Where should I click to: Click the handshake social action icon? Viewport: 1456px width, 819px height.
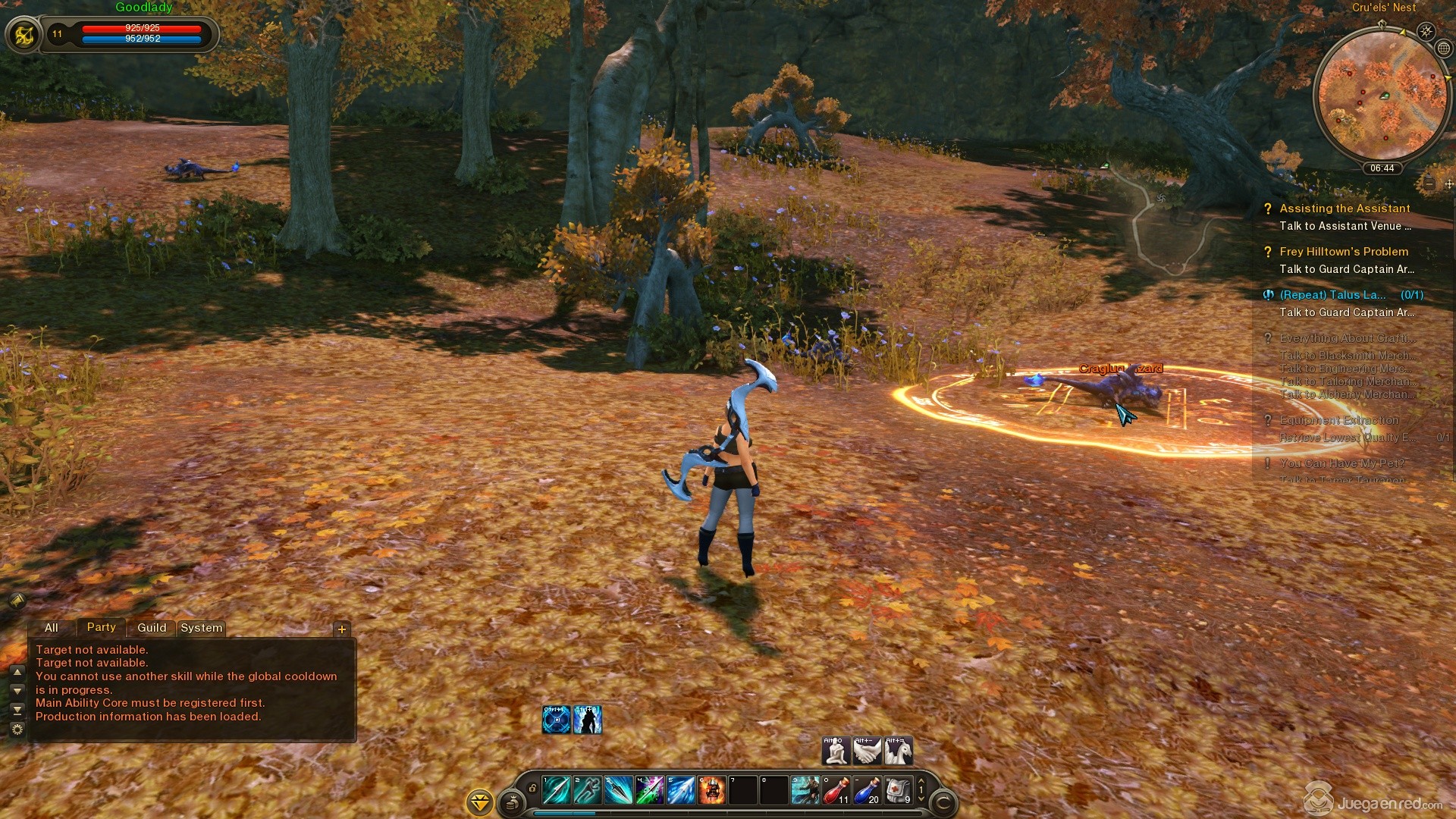point(867,751)
